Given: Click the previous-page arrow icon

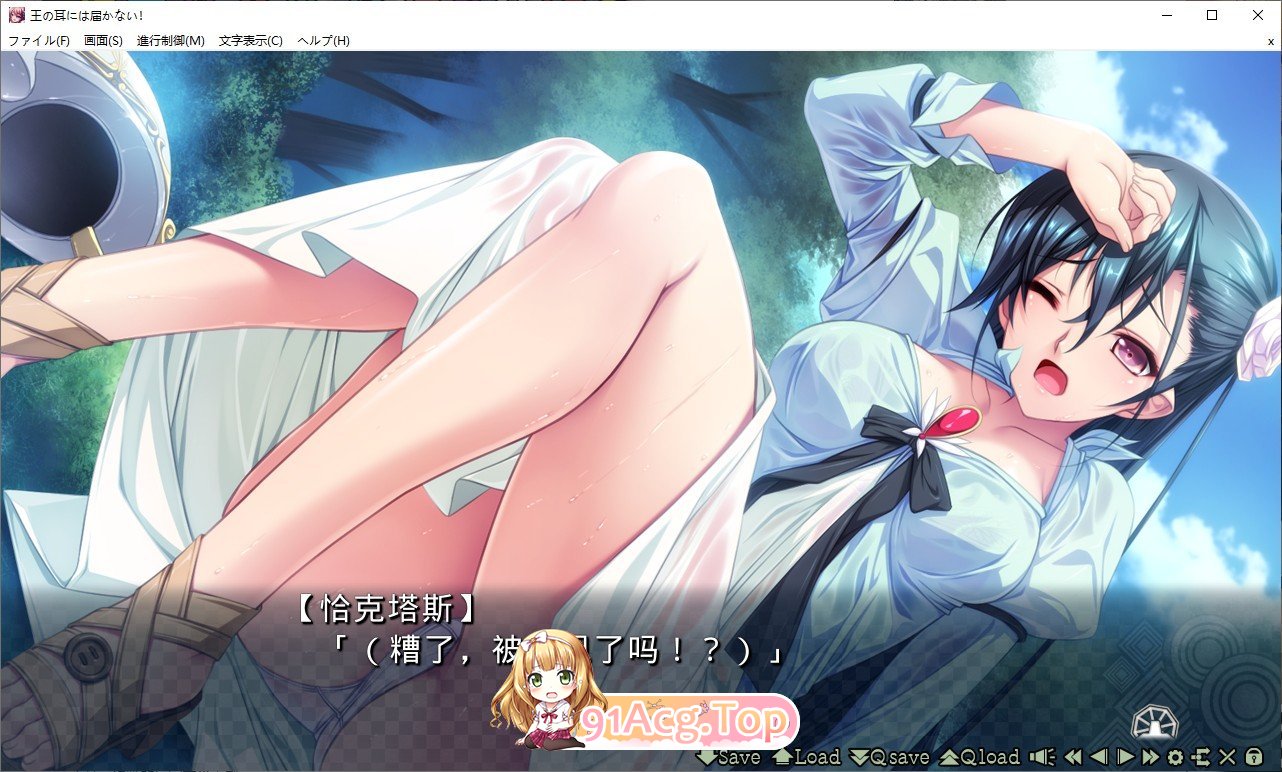Looking at the screenshot, I should [1098, 757].
